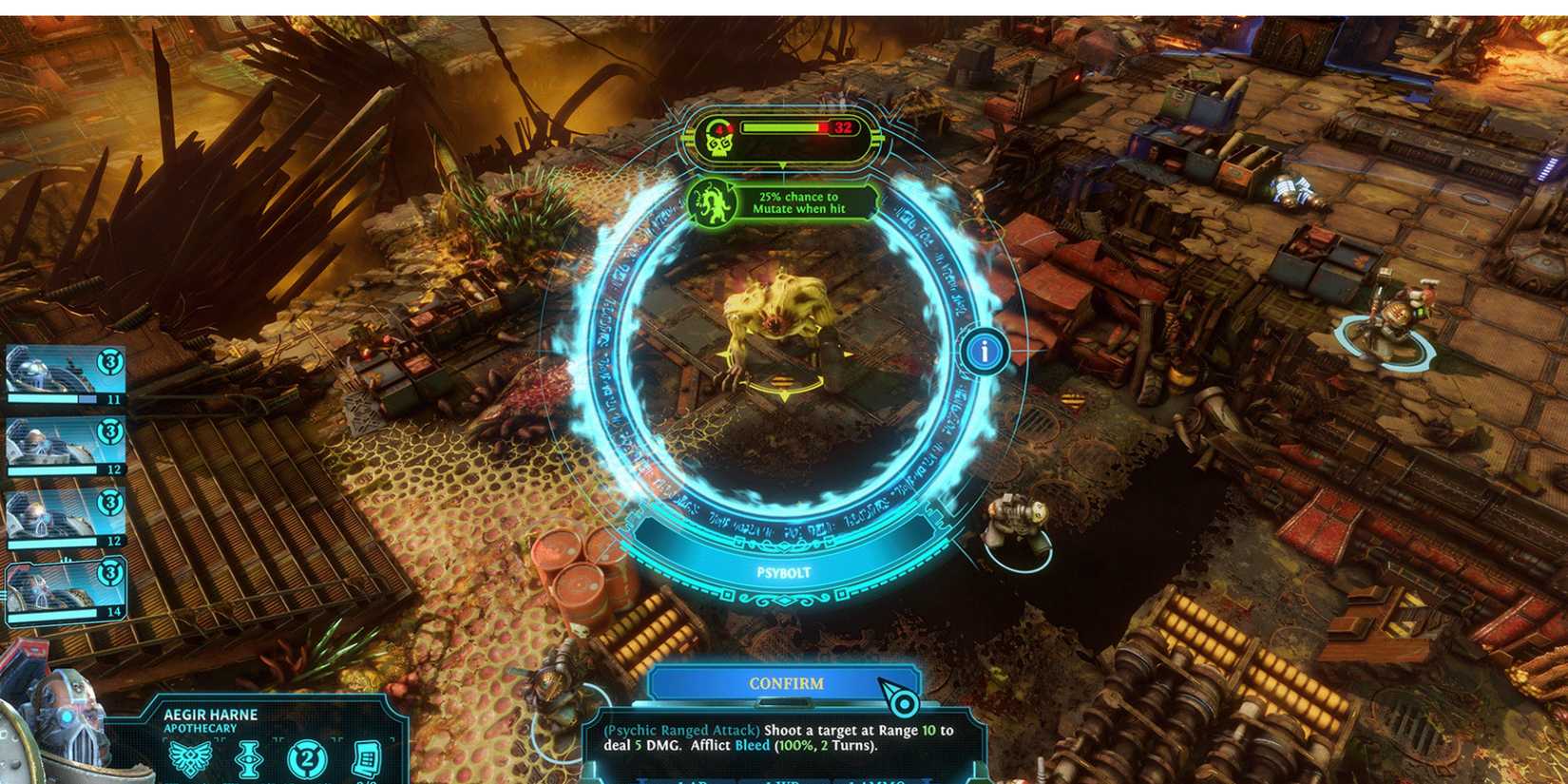Screen dimensions: 1568x784
Task: Open the circled number 2 ability icon
Action: point(308,760)
